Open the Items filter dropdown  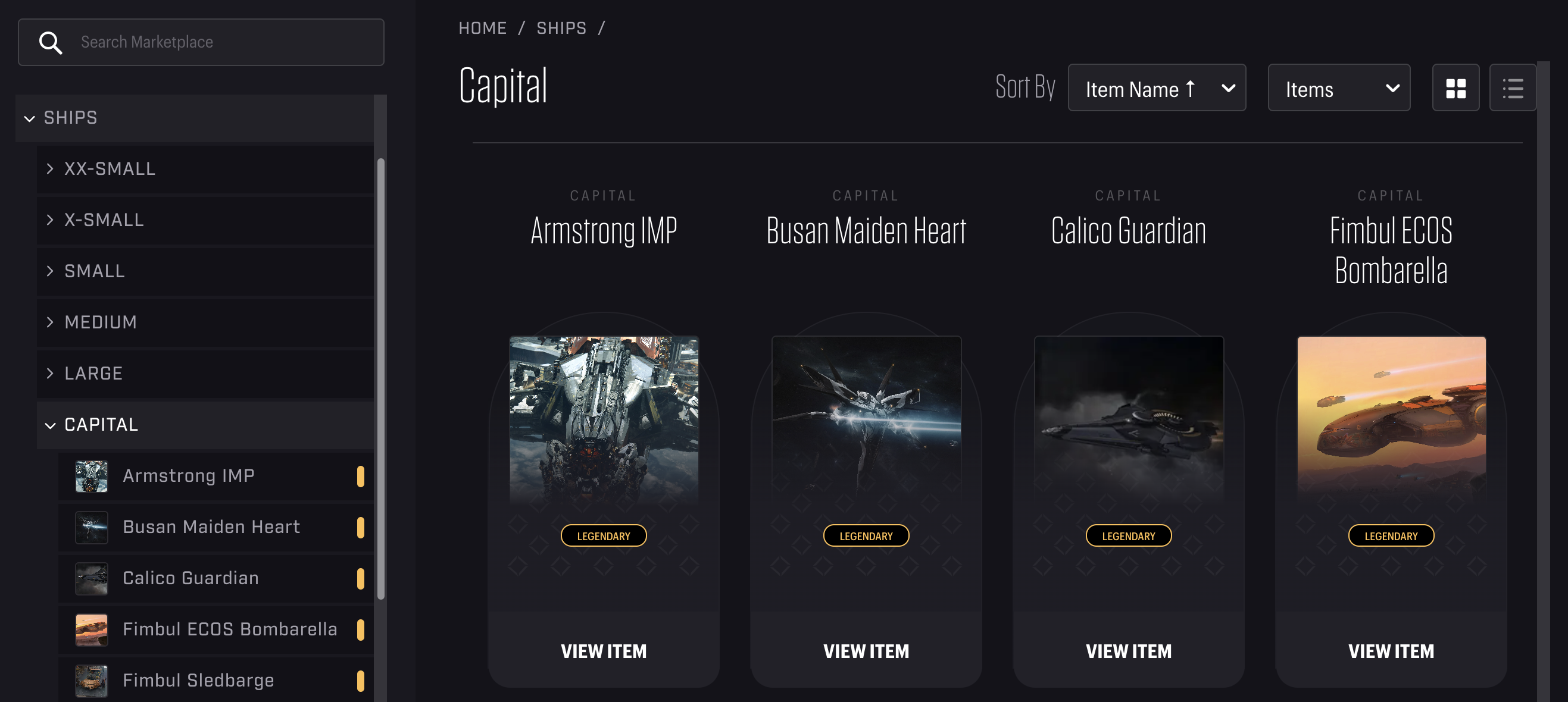coord(1339,88)
